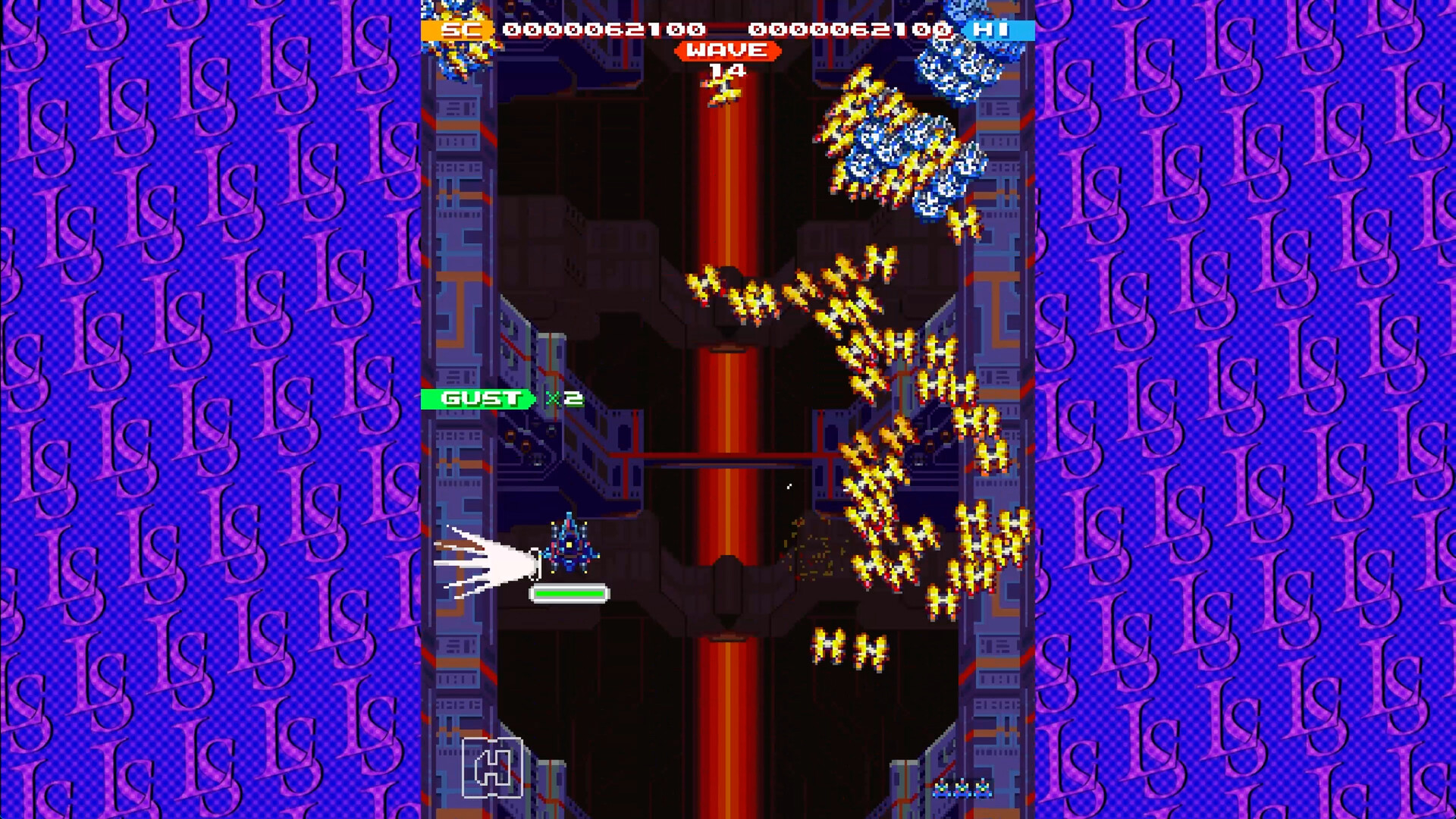
Task: Click the green charge bar below the player ship
Action: point(569,594)
